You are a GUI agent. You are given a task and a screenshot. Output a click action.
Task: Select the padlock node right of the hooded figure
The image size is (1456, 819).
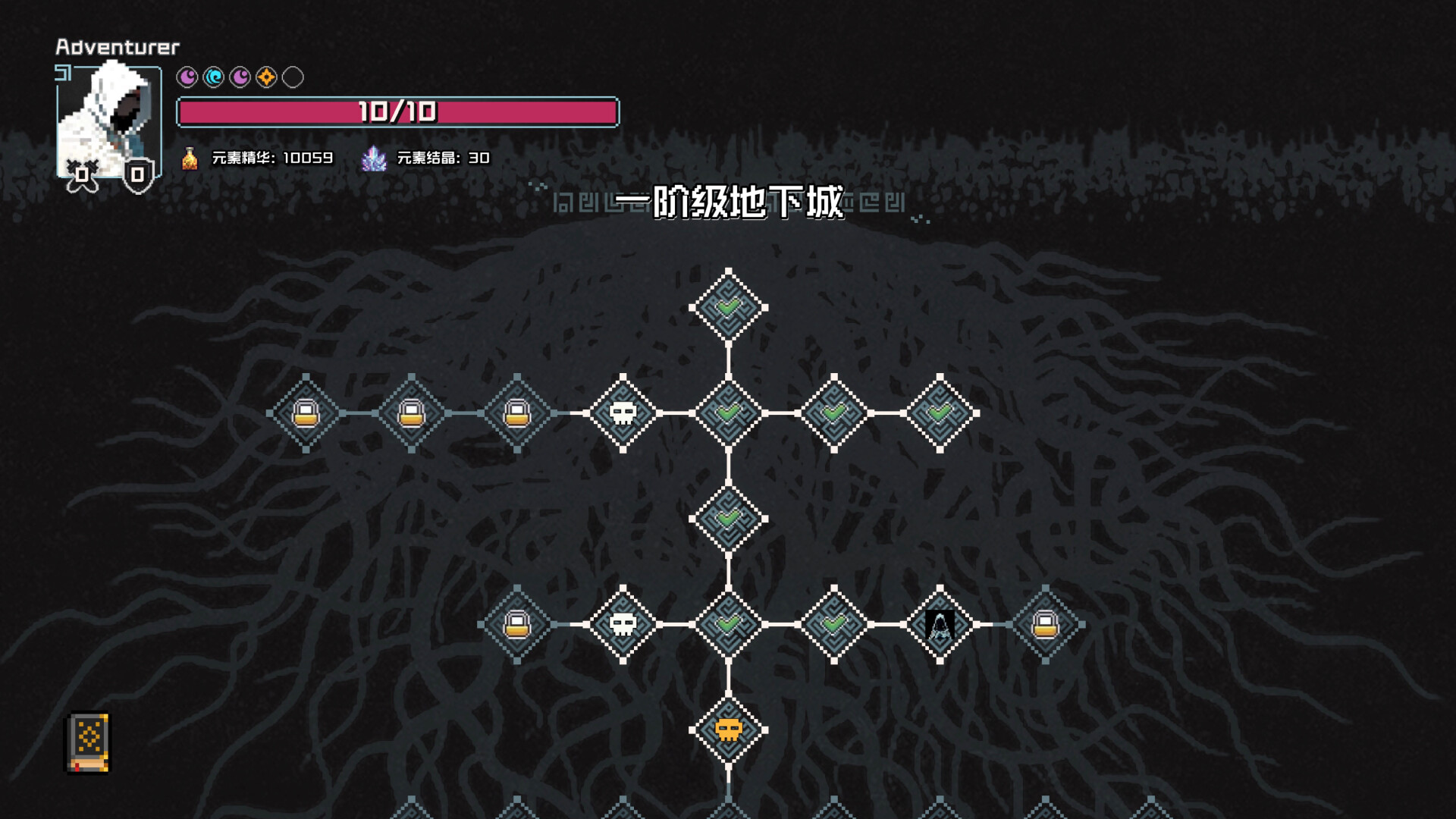pos(1045,625)
